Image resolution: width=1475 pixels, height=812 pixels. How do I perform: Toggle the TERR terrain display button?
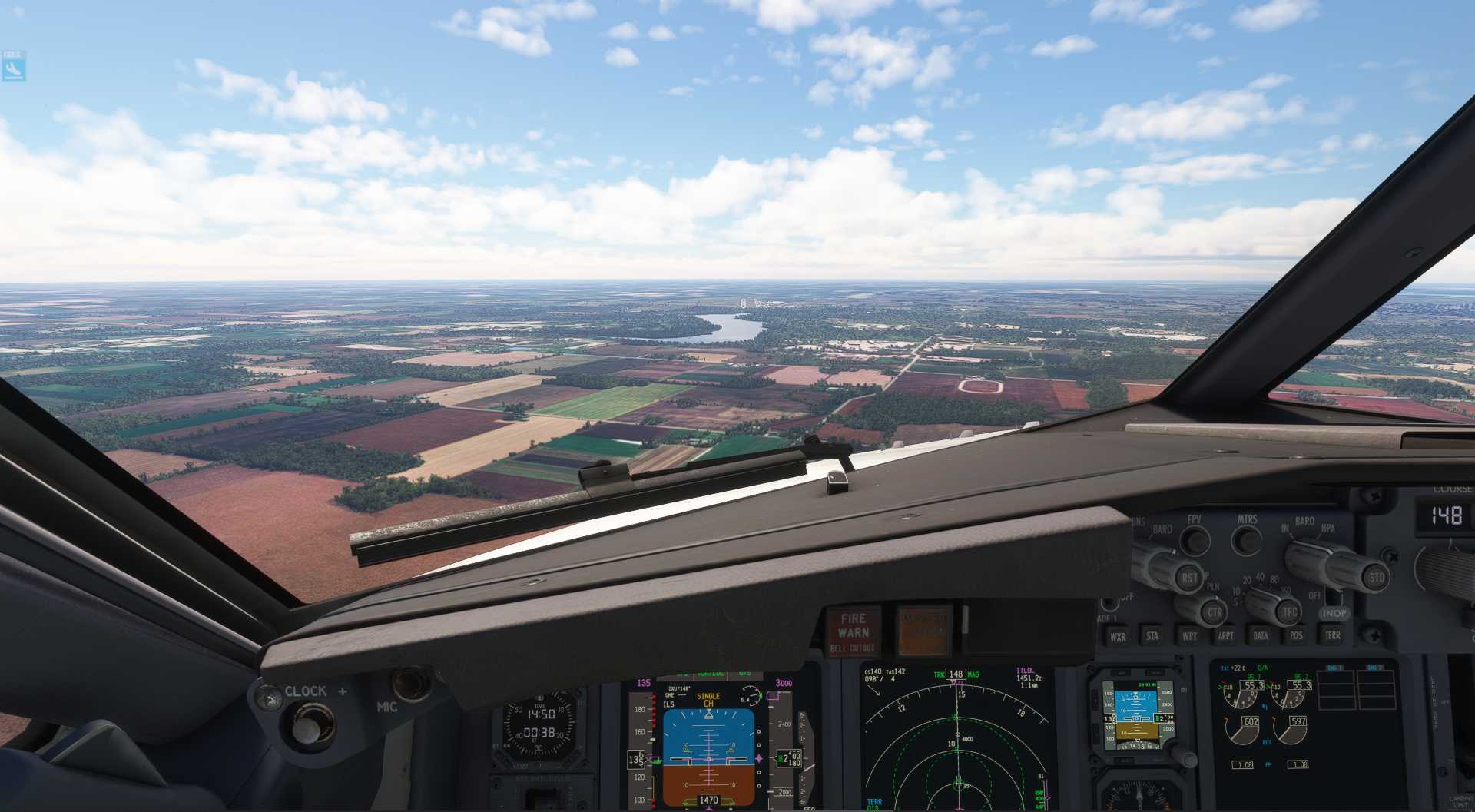pos(1332,635)
